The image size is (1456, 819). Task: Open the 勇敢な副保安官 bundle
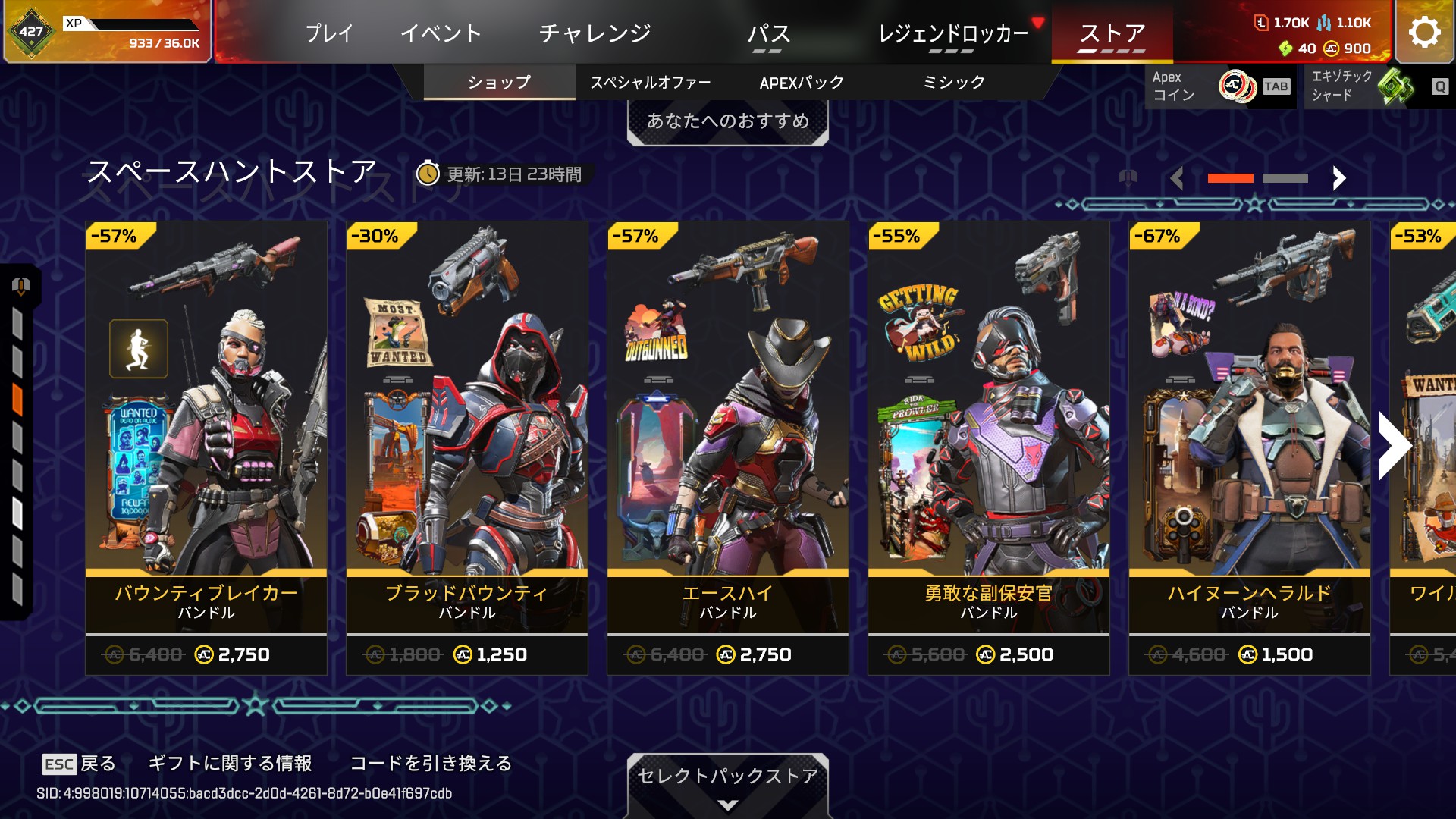989,447
